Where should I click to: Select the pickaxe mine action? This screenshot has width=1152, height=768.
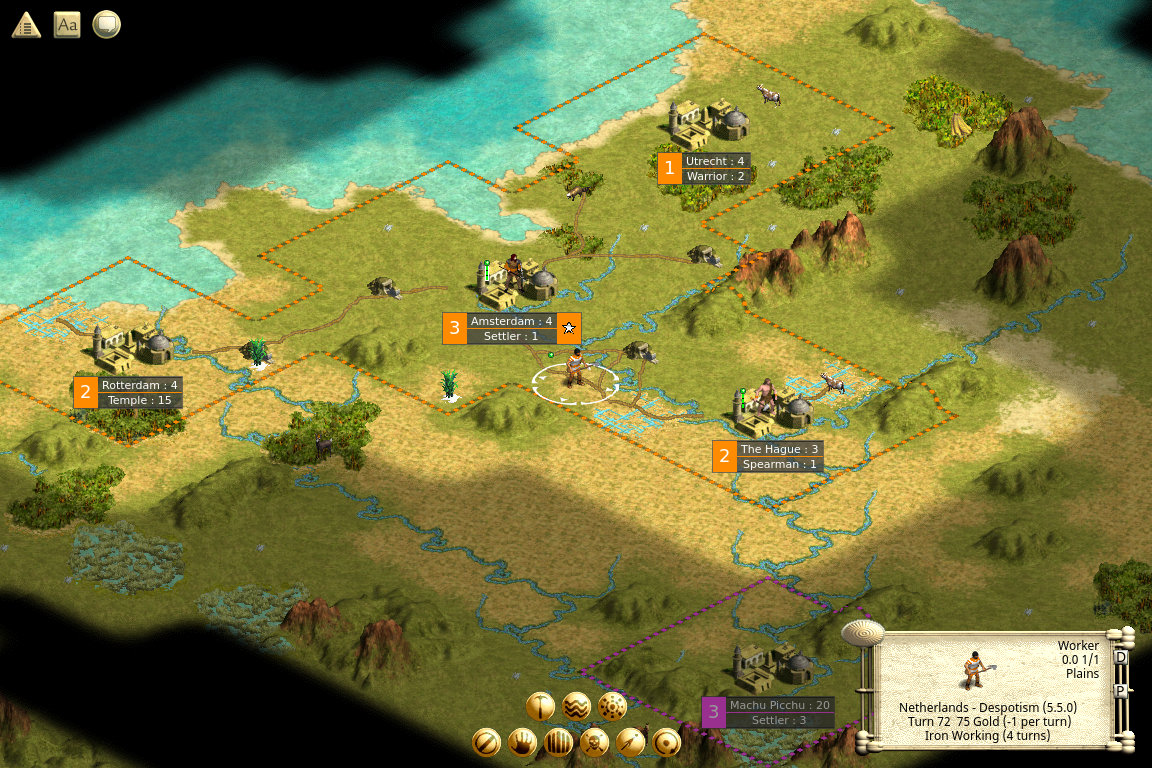(540, 706)
